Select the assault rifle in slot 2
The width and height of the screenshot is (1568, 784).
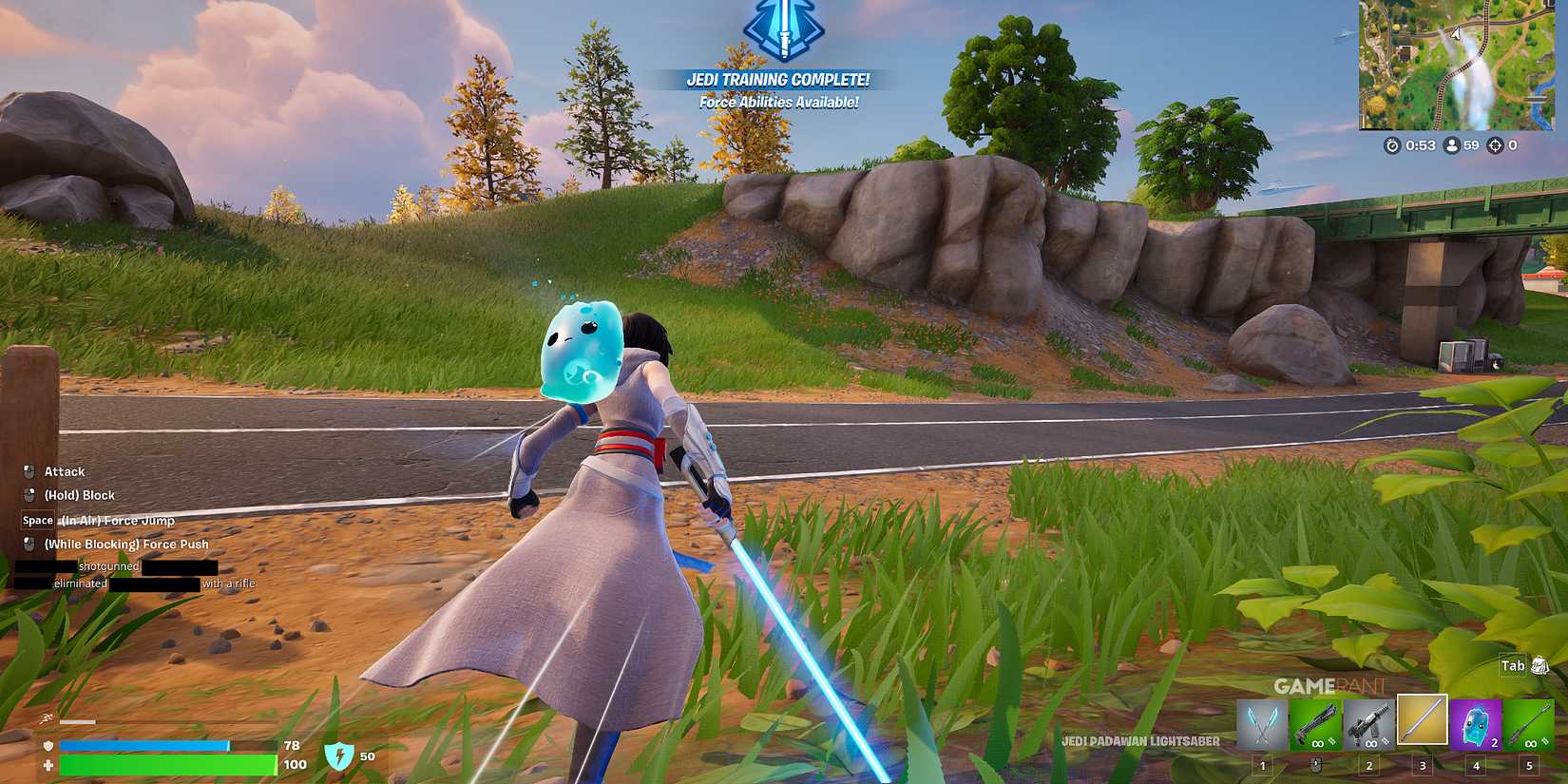coord(1368,725)
